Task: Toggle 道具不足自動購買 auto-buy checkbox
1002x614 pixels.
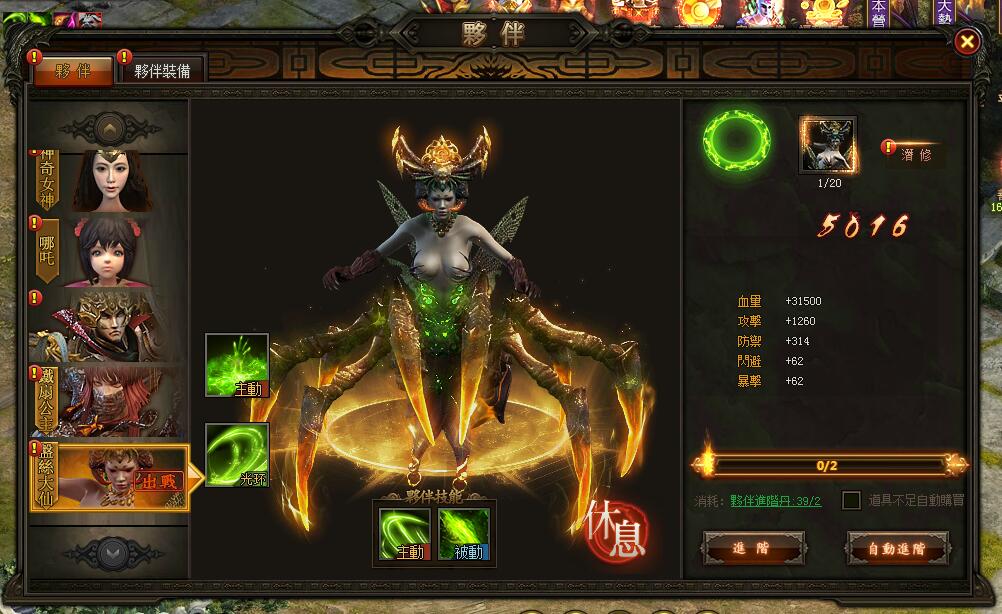Action: 852,500
